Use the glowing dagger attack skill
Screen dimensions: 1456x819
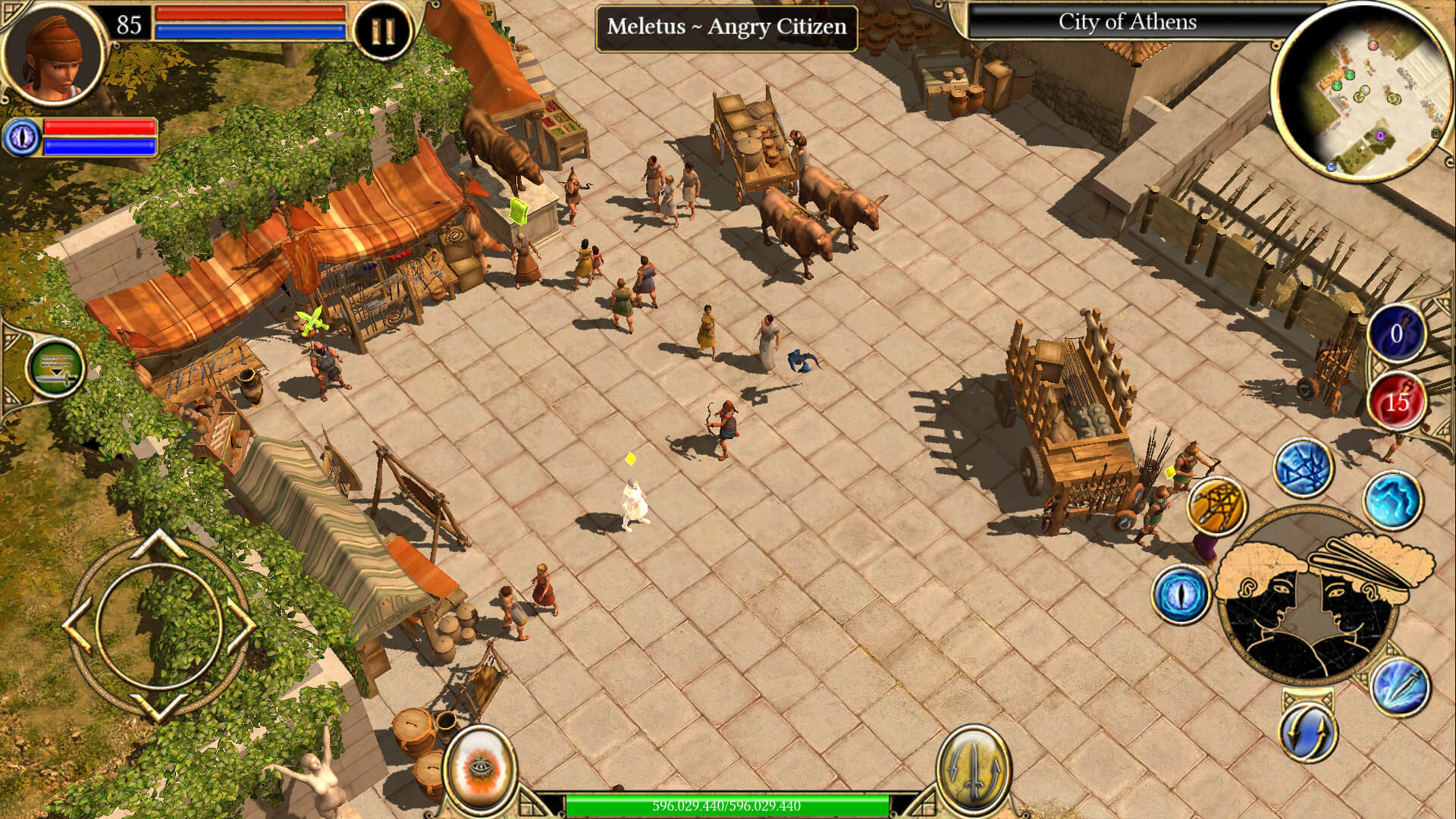click(1401, 689)
